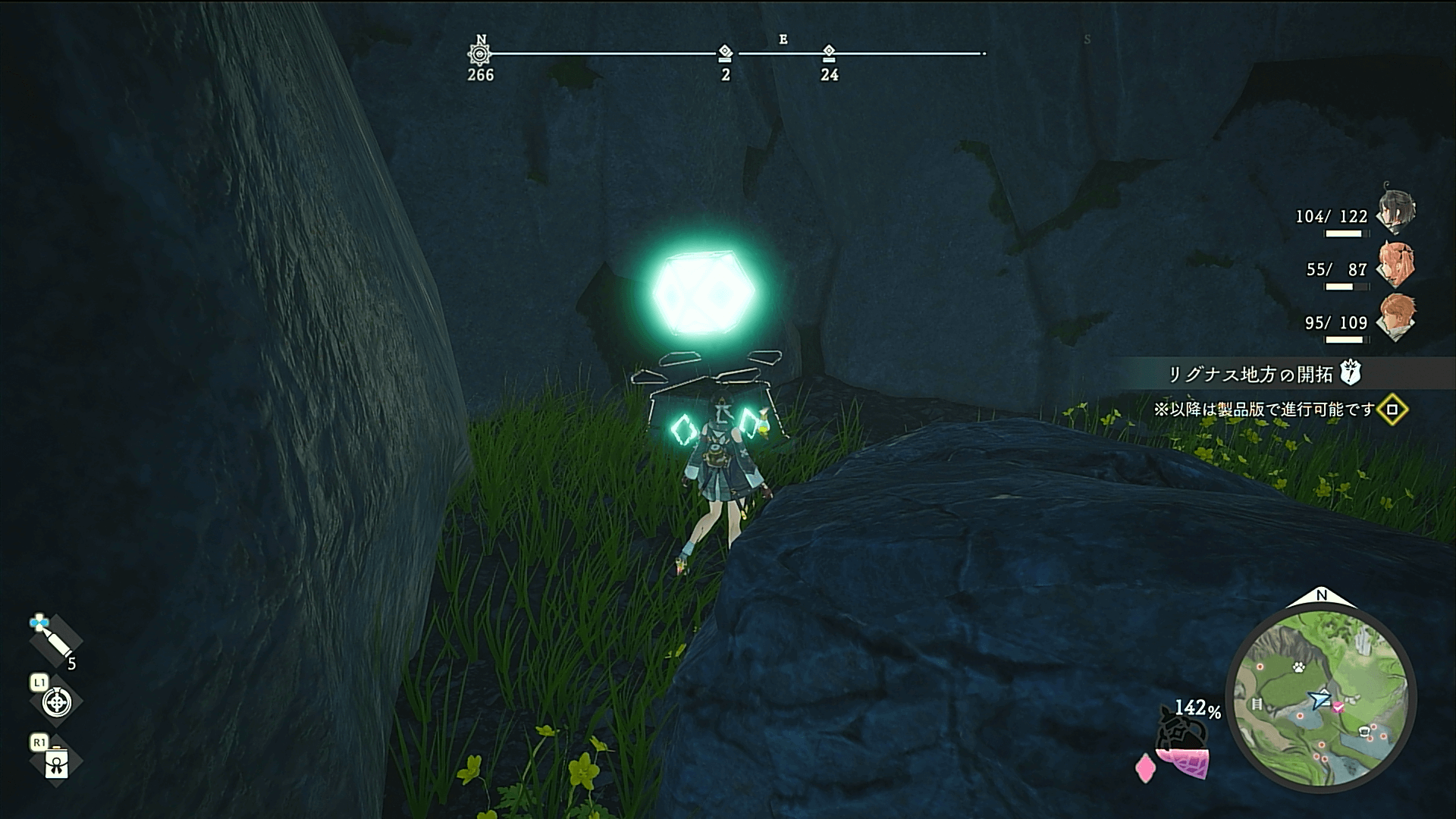Click the compass sun marker showing 266
The width and height of the screenshot is (1456, 819).
click(x=480, y=54)
